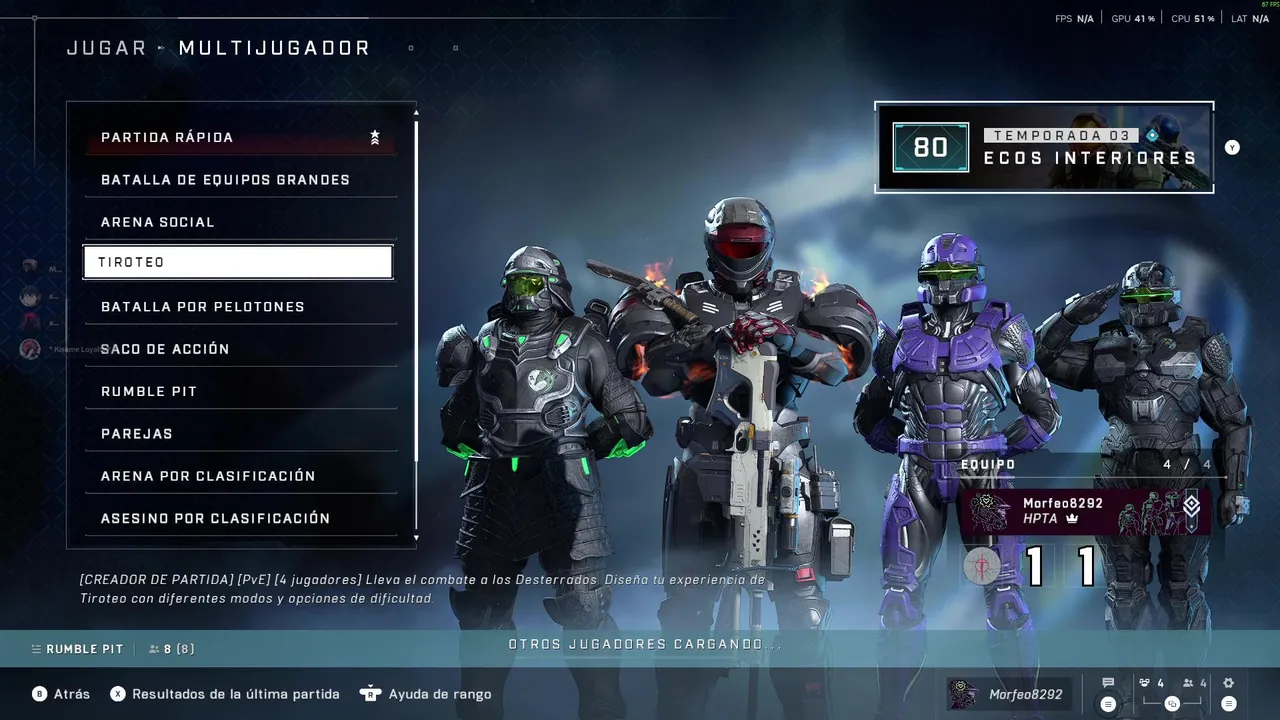Open Arena por Clasificación
This screenshot has width=1280, height=720.
(240, 476)
